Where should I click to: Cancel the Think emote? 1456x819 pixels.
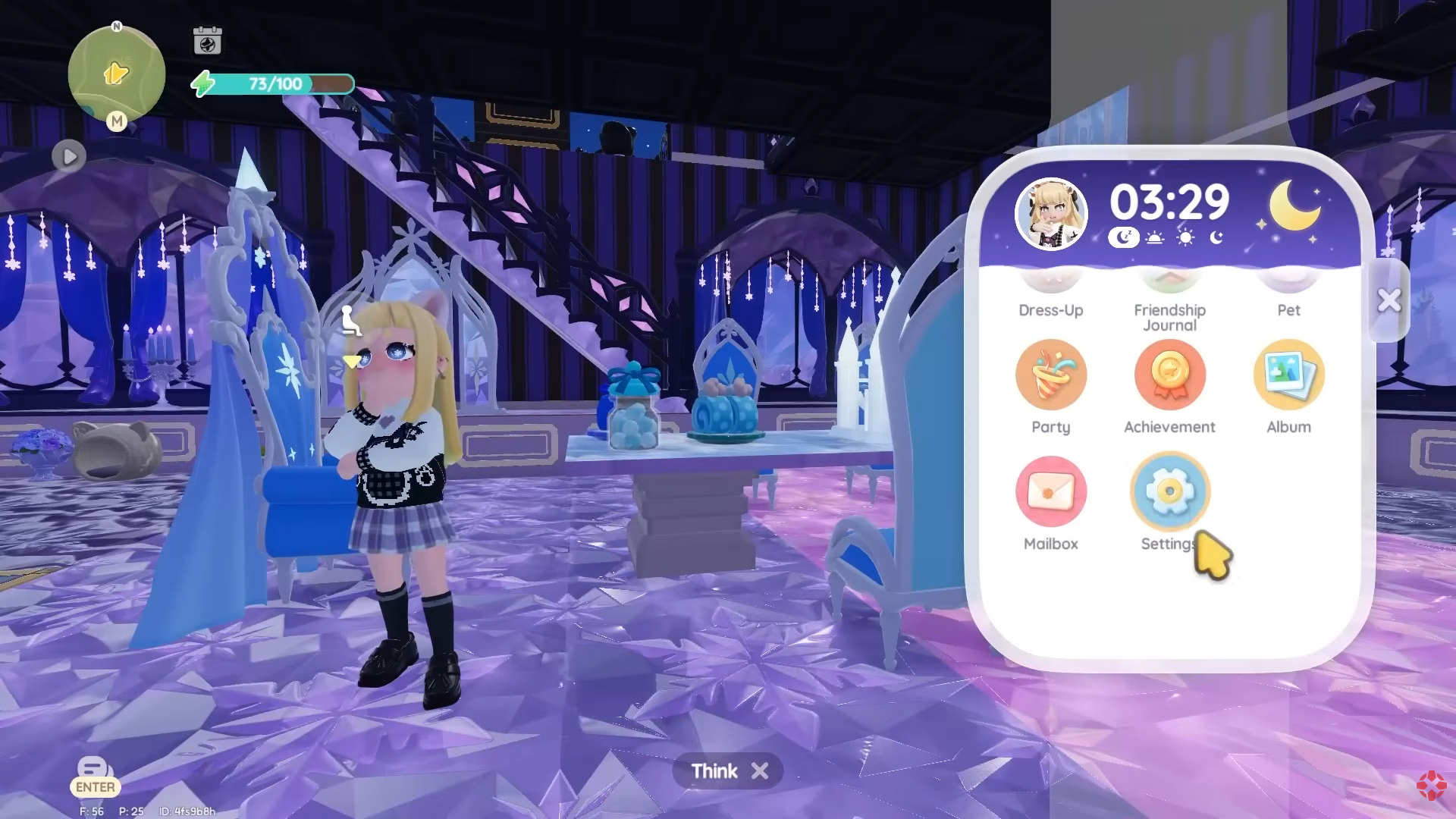[x=759, y=771]
